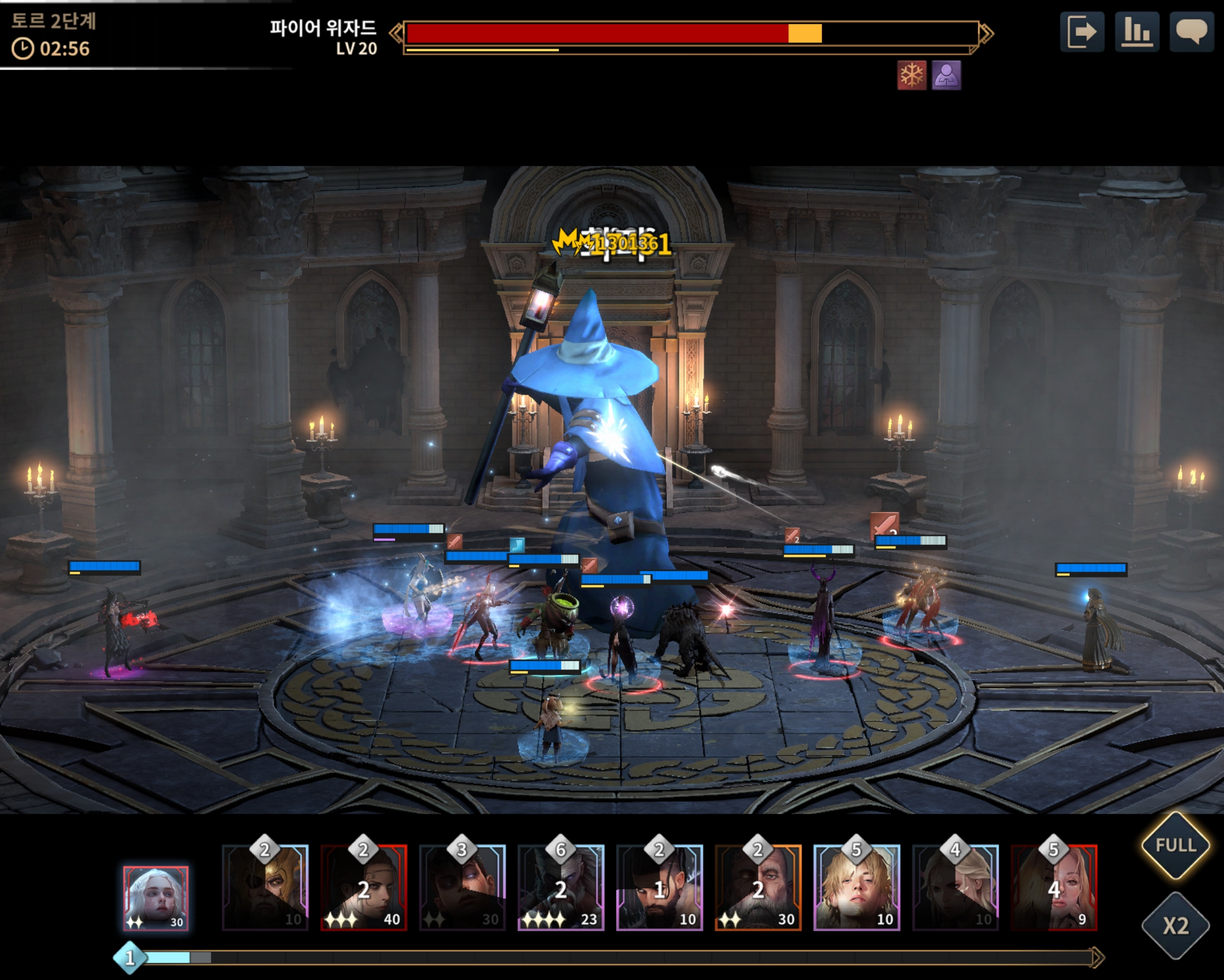
Task: Toggle the X2 battle speed button
Action: tap(1175, 926)
